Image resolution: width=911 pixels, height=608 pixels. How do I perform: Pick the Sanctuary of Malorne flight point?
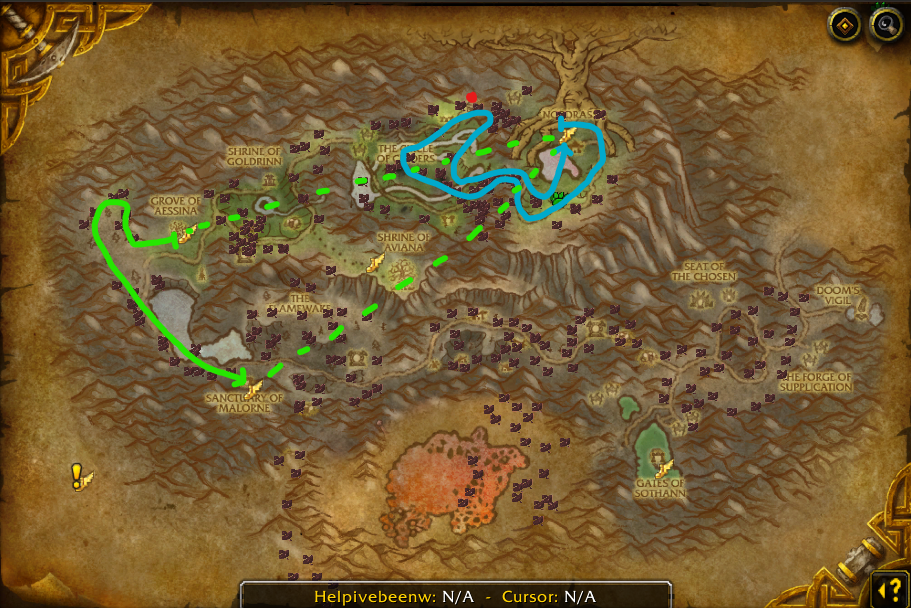(254, 387)
